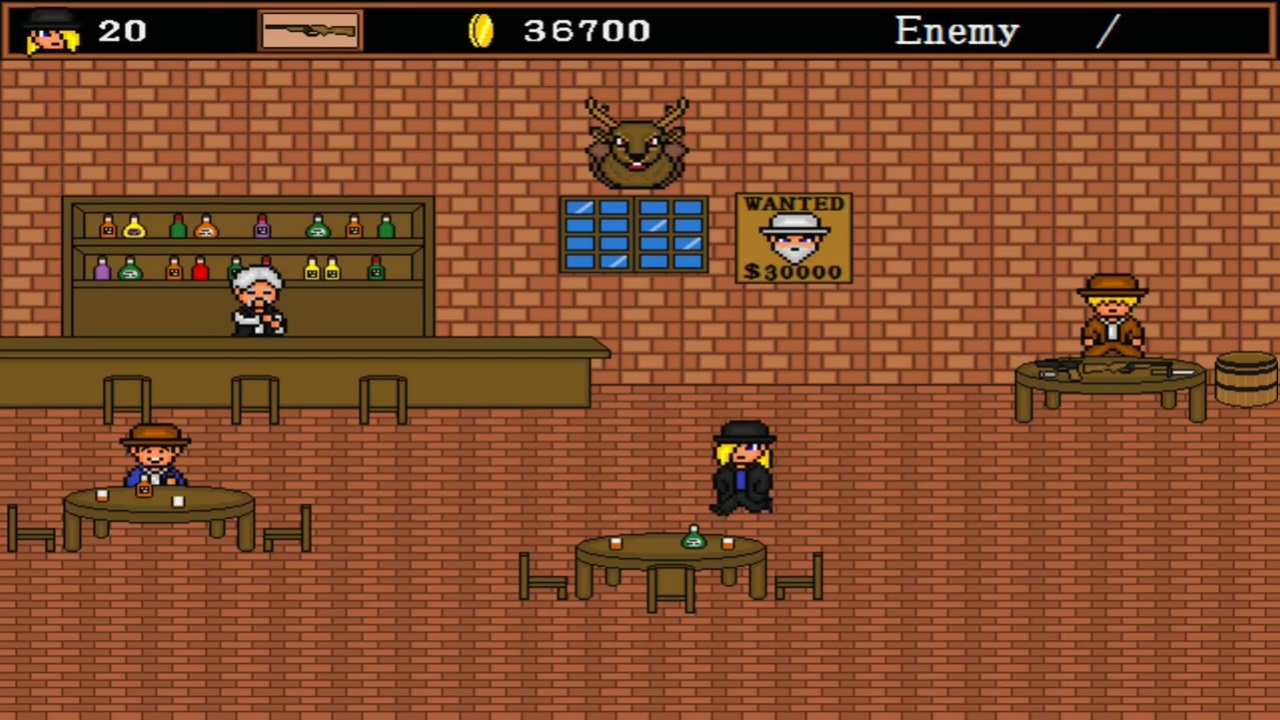Screen dimensions: 1280x720
Task: Click the slash after Enemy in the HUD
Action: (1106, 31)
